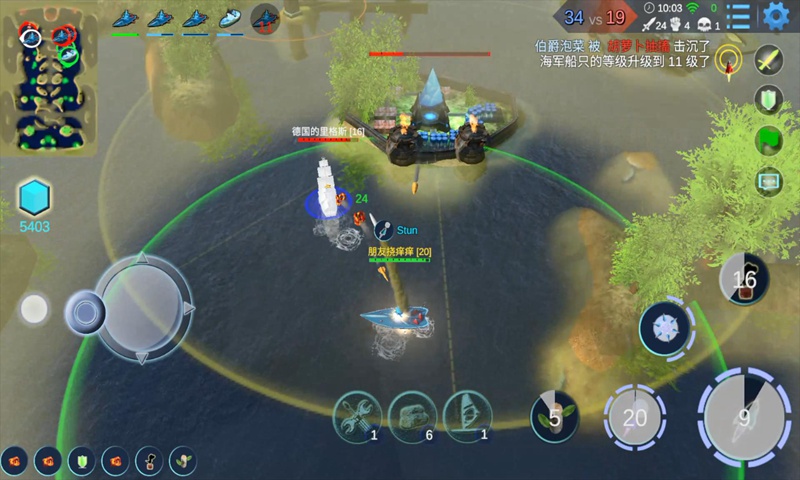Fire the main attack button

[743, 418]
